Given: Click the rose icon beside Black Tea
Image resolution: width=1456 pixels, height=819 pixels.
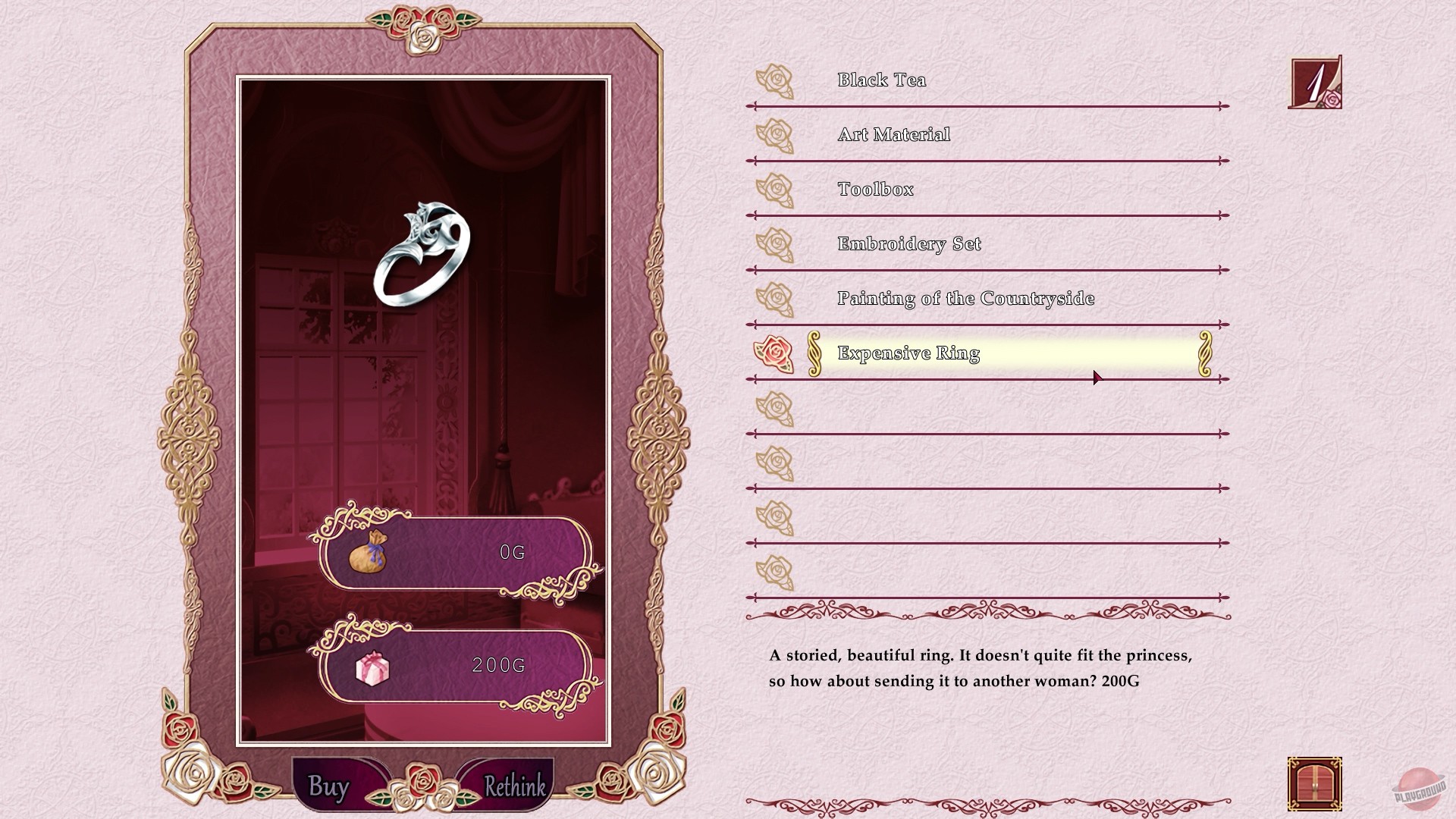Looking at the screenshot, I should click(777, 80).
